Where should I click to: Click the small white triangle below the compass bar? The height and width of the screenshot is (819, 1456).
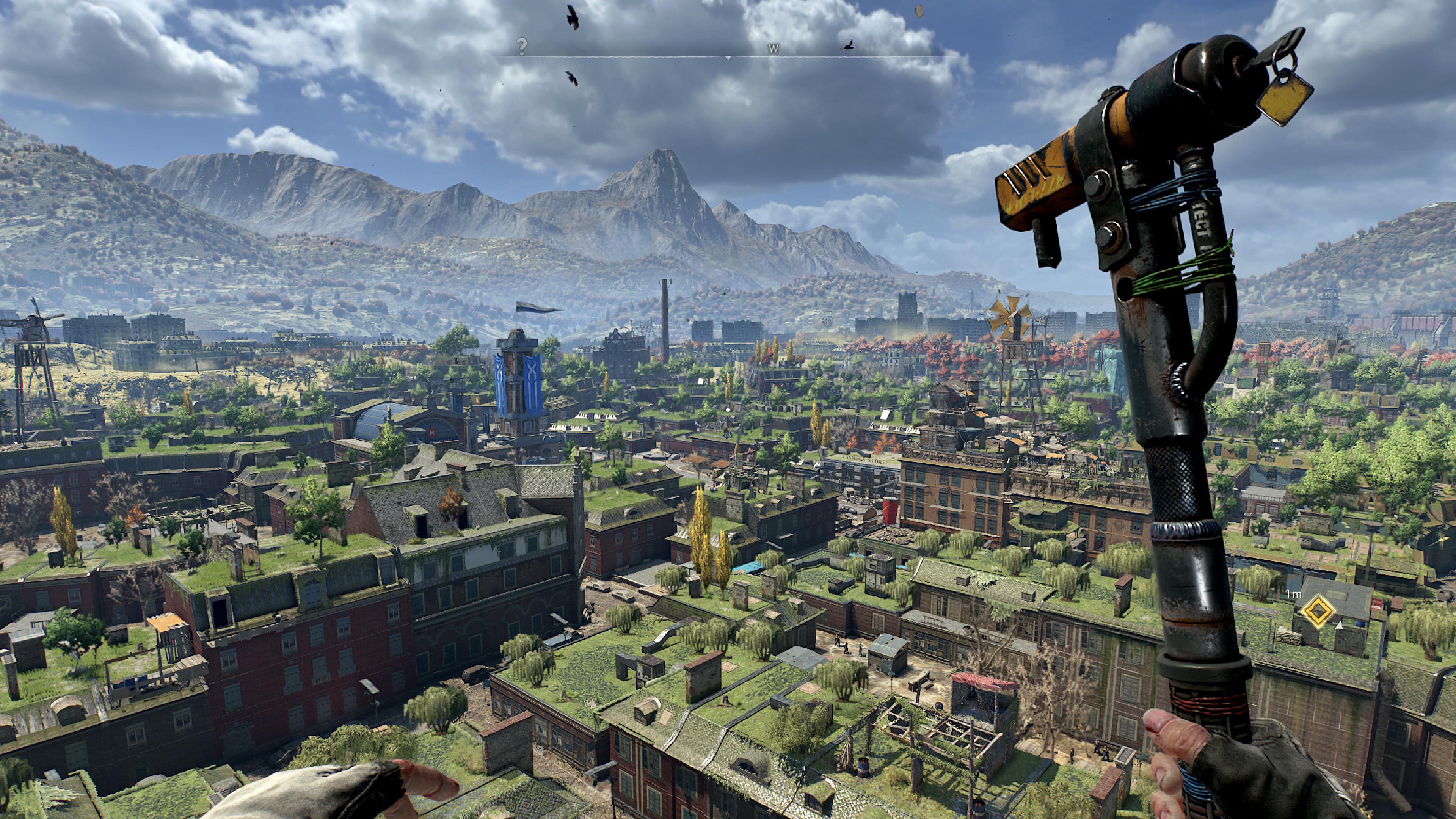tap(728, 58)
